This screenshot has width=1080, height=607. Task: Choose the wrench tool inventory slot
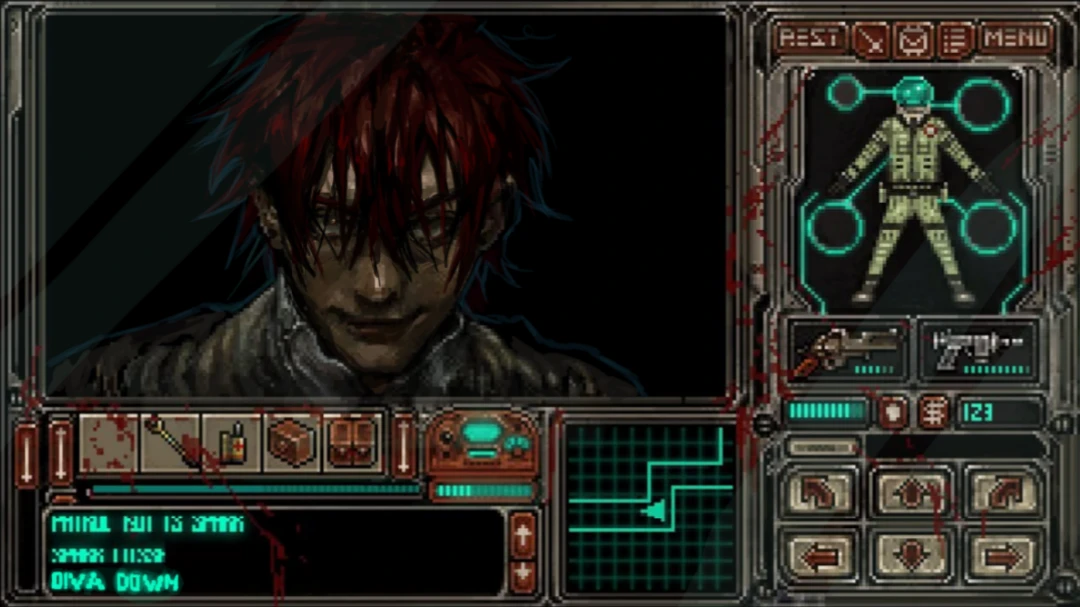tap(170, 442)
